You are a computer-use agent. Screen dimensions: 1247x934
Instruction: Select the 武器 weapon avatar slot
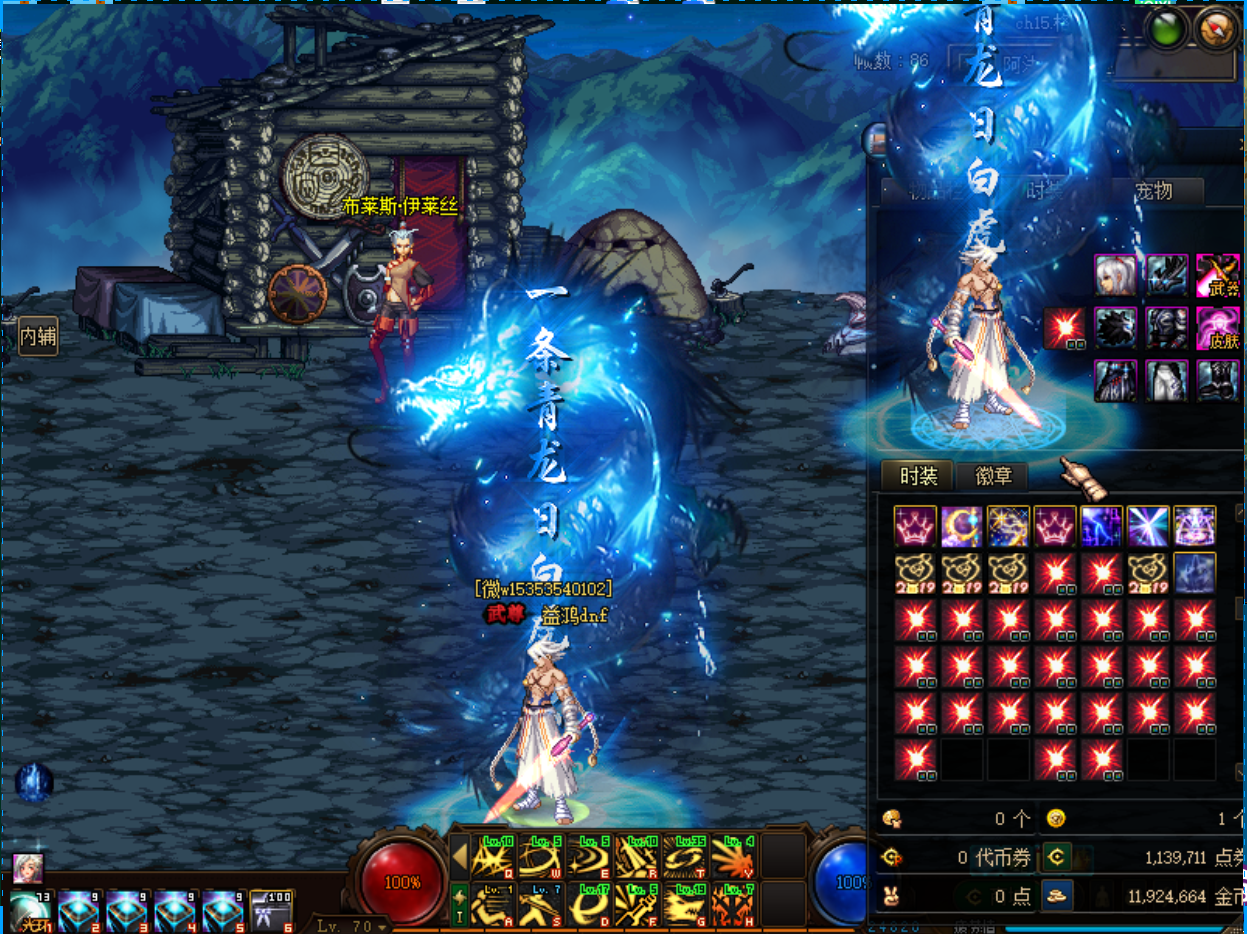pos(1217,274)
